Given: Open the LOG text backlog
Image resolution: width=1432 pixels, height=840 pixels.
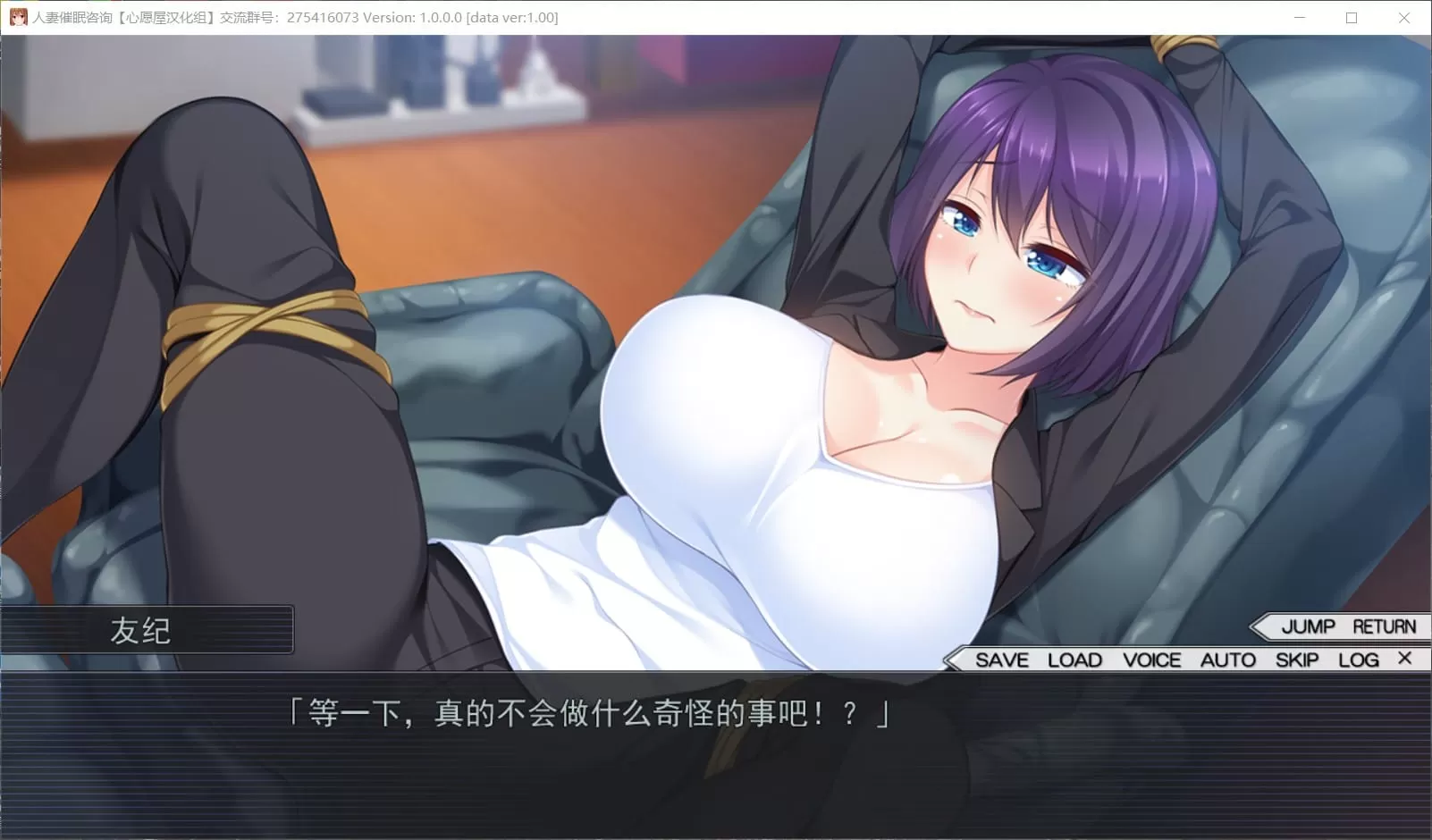Looking at the screenshot, I should (1359, 659).
